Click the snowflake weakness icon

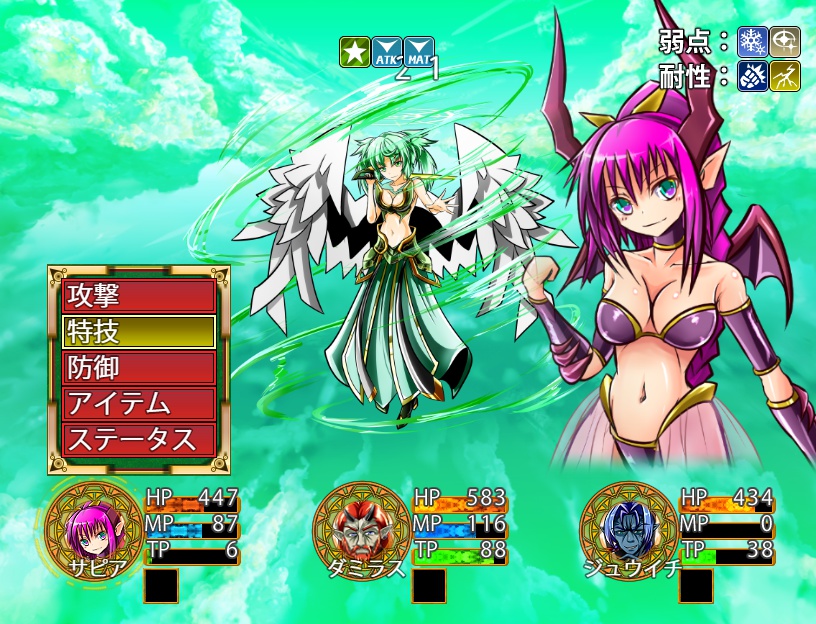point(752,41)
